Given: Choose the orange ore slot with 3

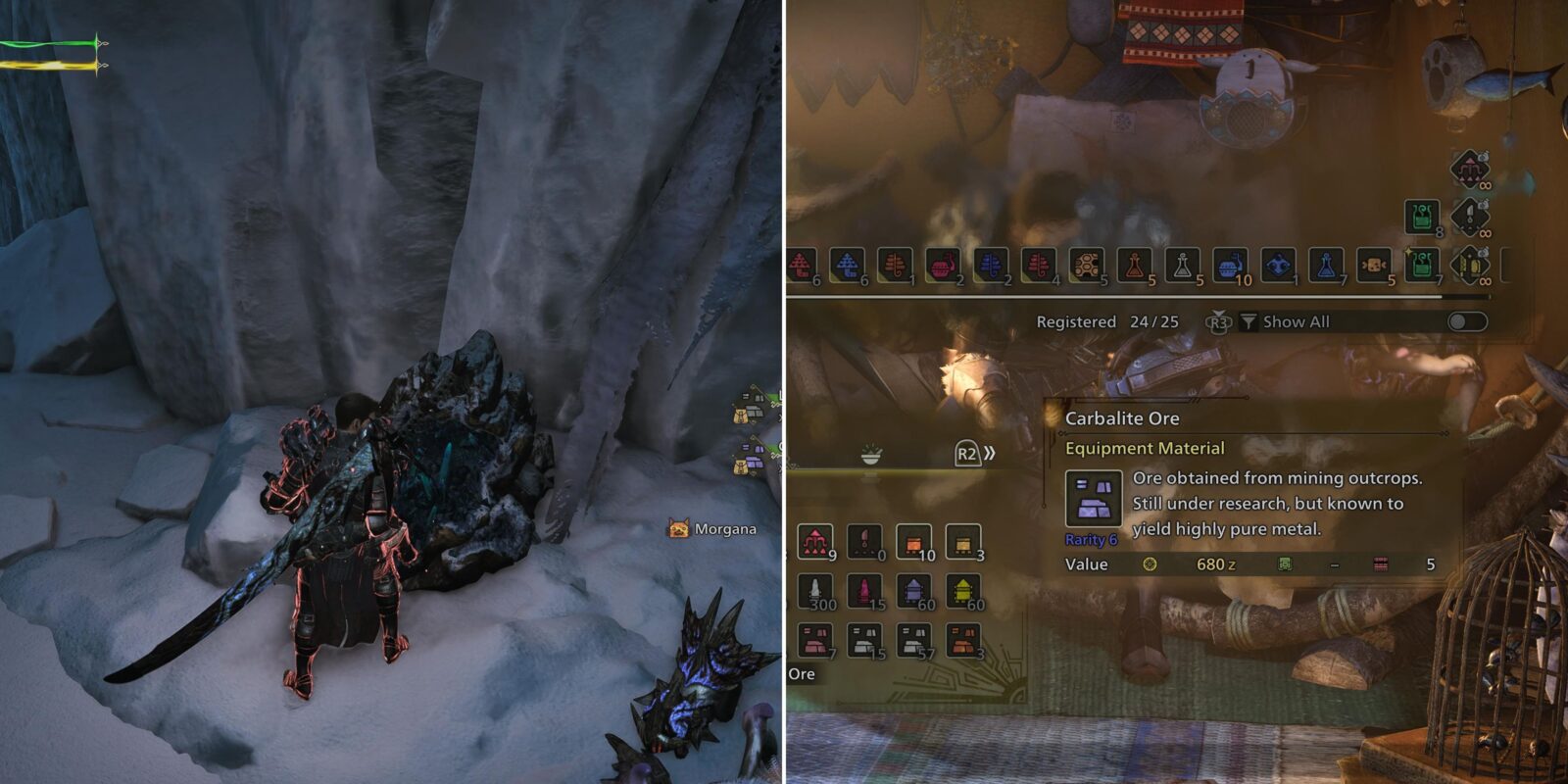Looking at the screenshot, I should (963, 640).
